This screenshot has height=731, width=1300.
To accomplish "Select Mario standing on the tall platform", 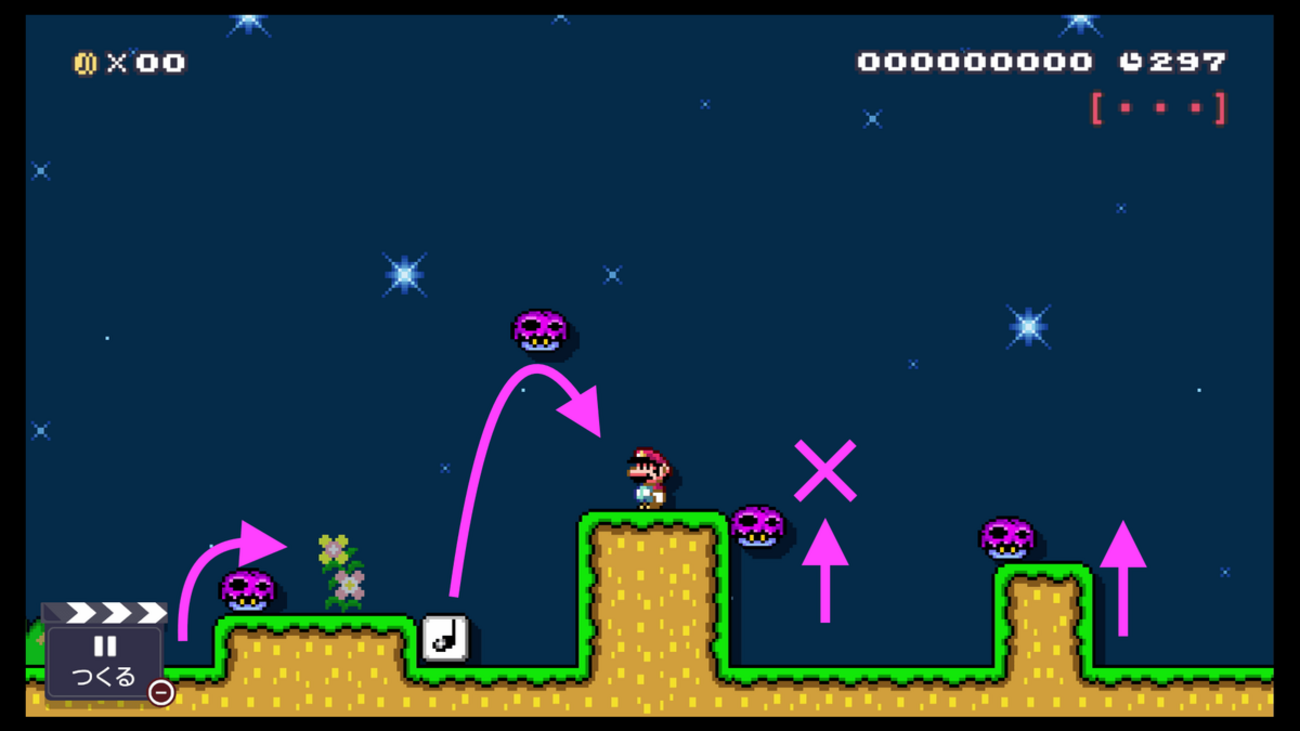I will click(x=649, y=478).
